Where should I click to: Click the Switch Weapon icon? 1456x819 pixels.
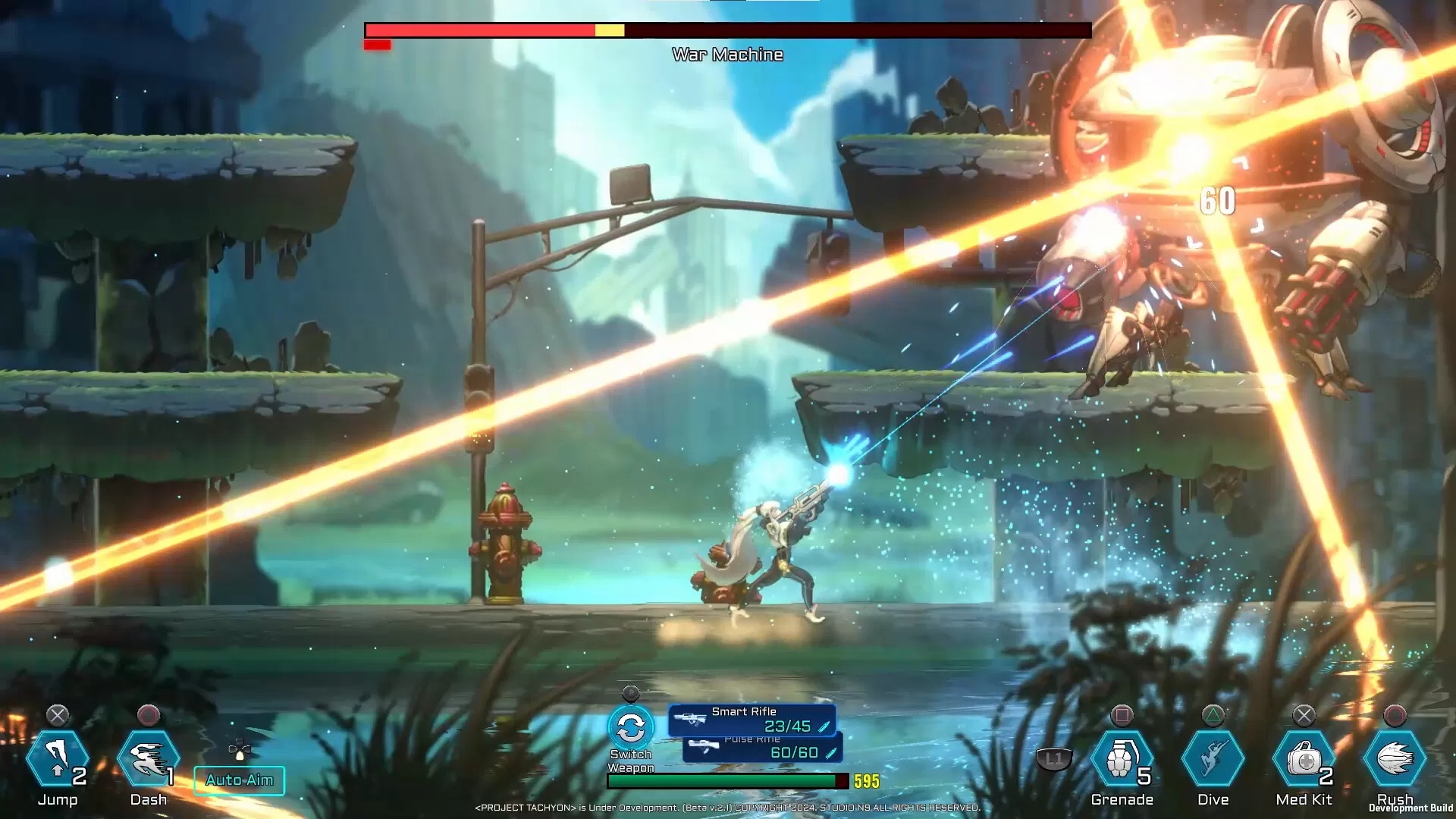631,729
